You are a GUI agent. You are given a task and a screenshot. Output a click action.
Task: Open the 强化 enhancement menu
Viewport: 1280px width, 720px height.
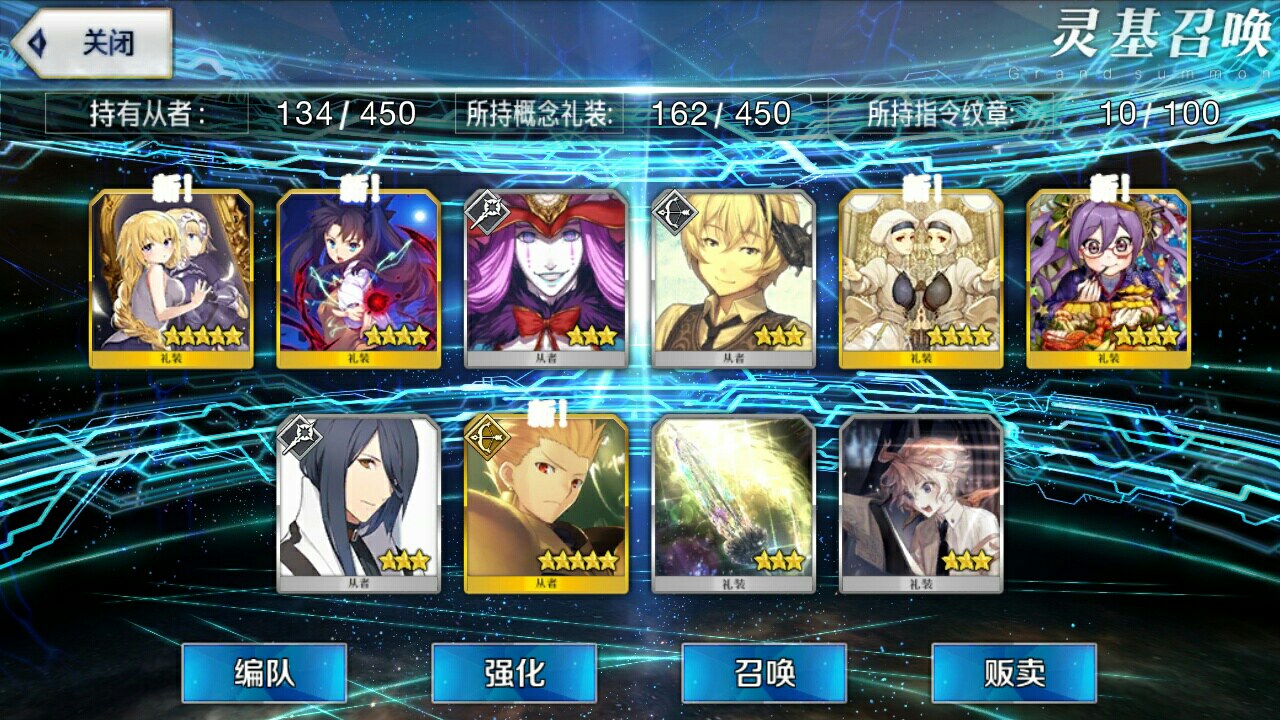click(x=514, y=673)
